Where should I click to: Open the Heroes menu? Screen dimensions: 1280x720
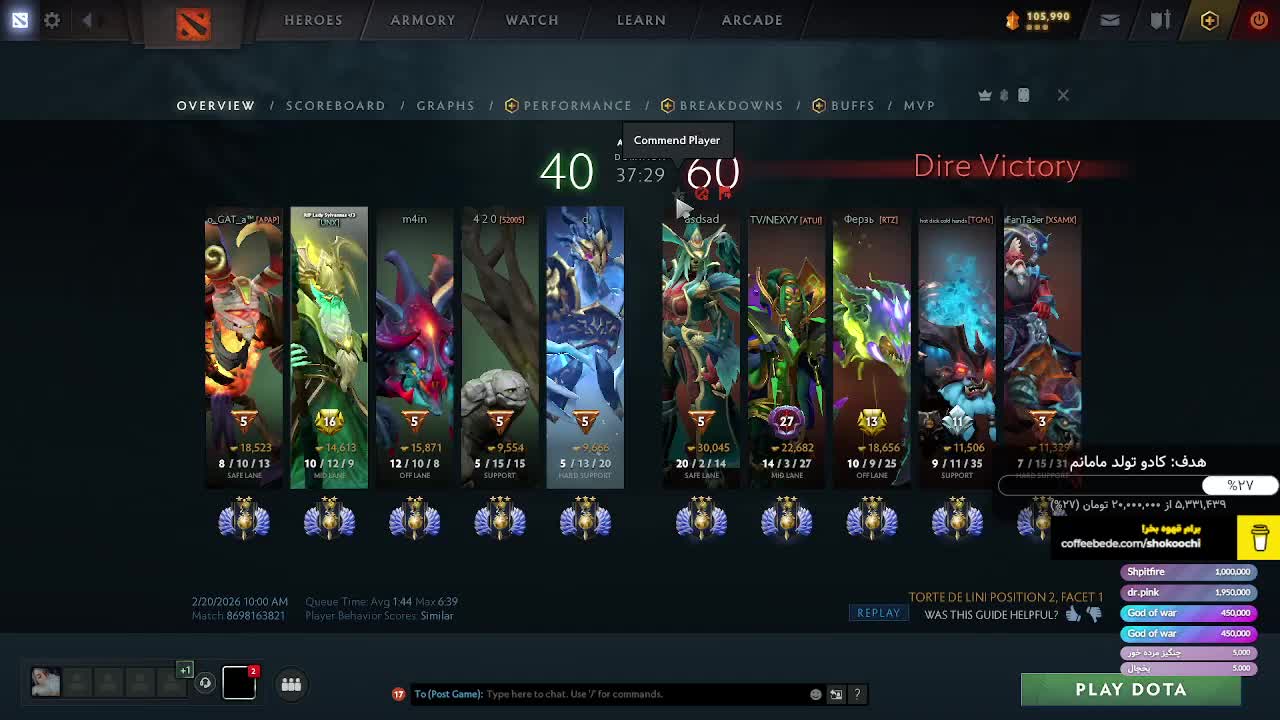coord(313,20)
